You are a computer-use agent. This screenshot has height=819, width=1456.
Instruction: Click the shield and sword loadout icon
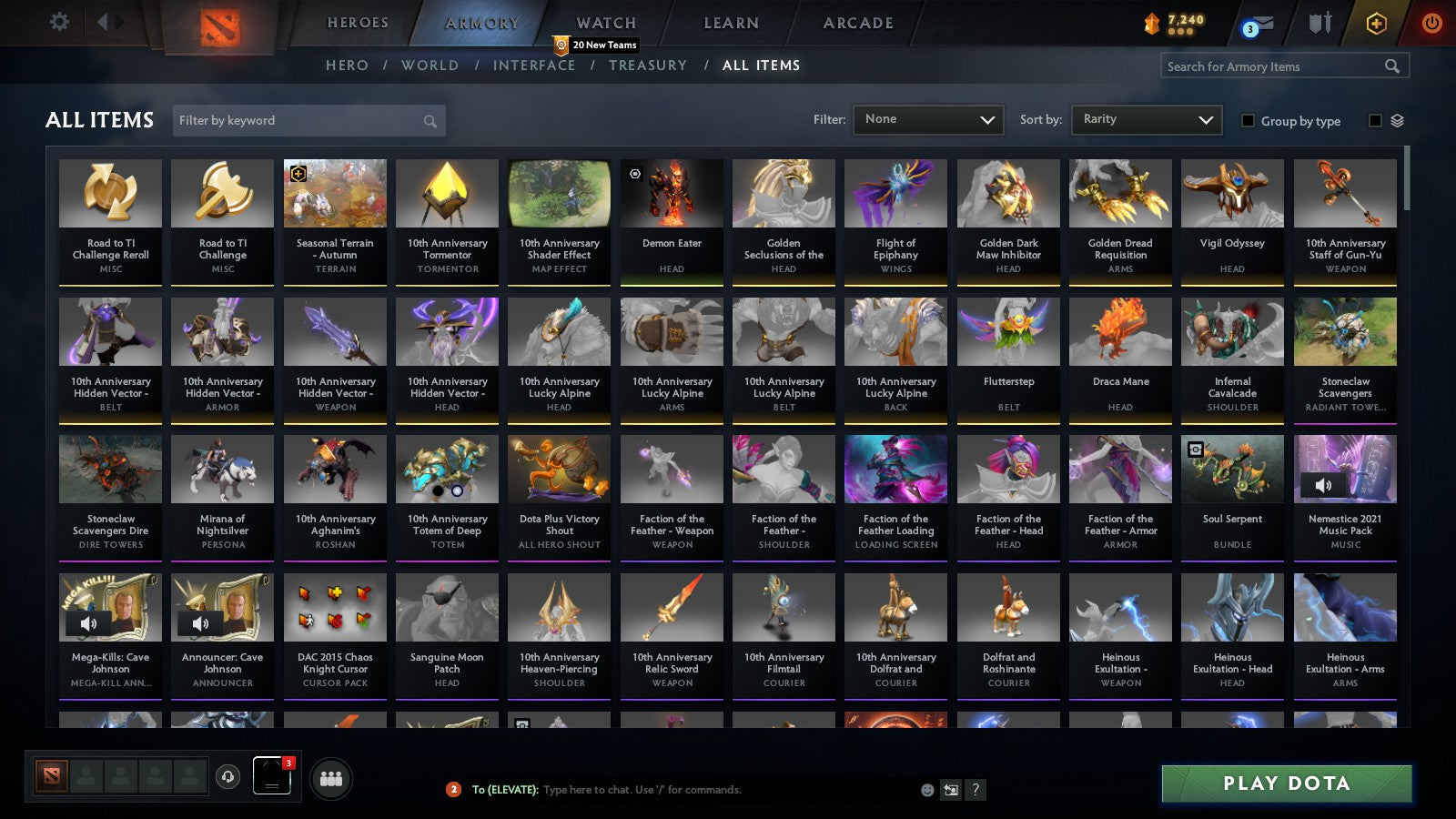(x=1319, y=24)
